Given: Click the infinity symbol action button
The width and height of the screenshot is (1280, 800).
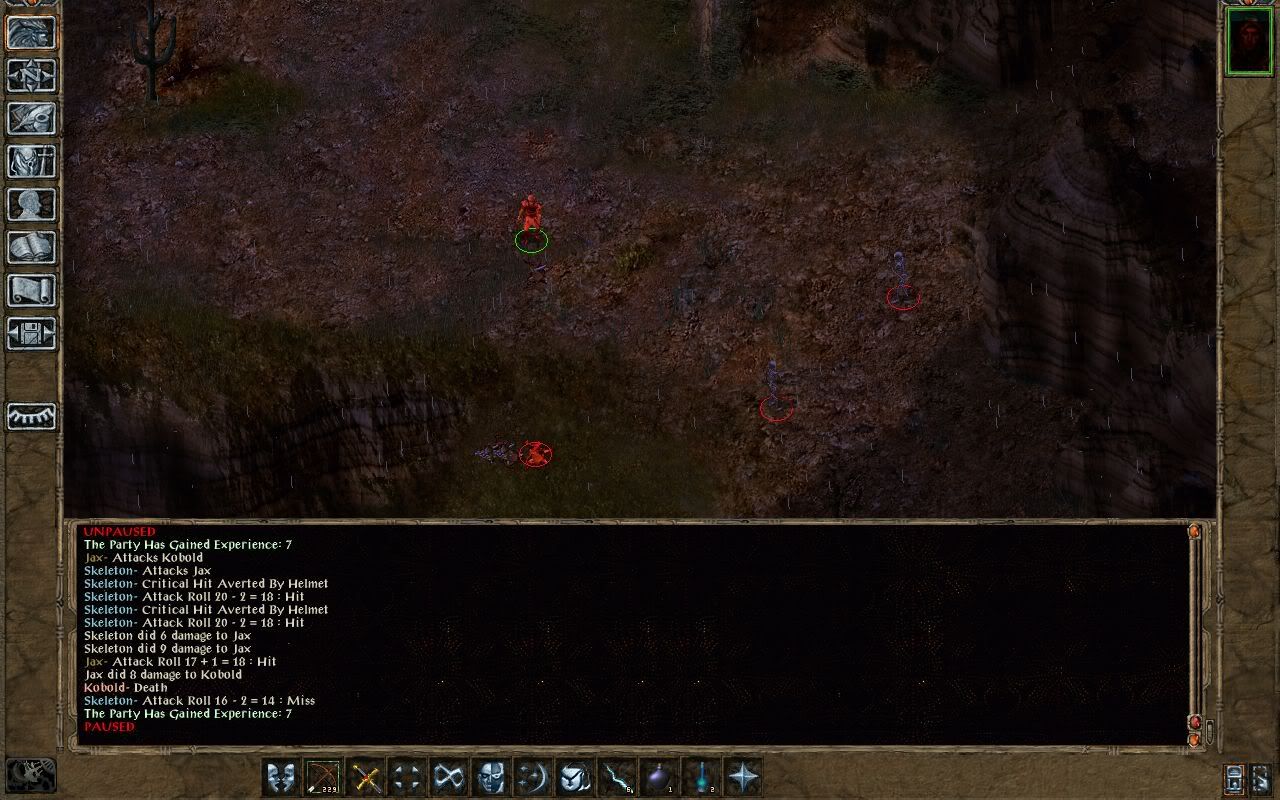Looking at the screenshot, I should (448, 777).
